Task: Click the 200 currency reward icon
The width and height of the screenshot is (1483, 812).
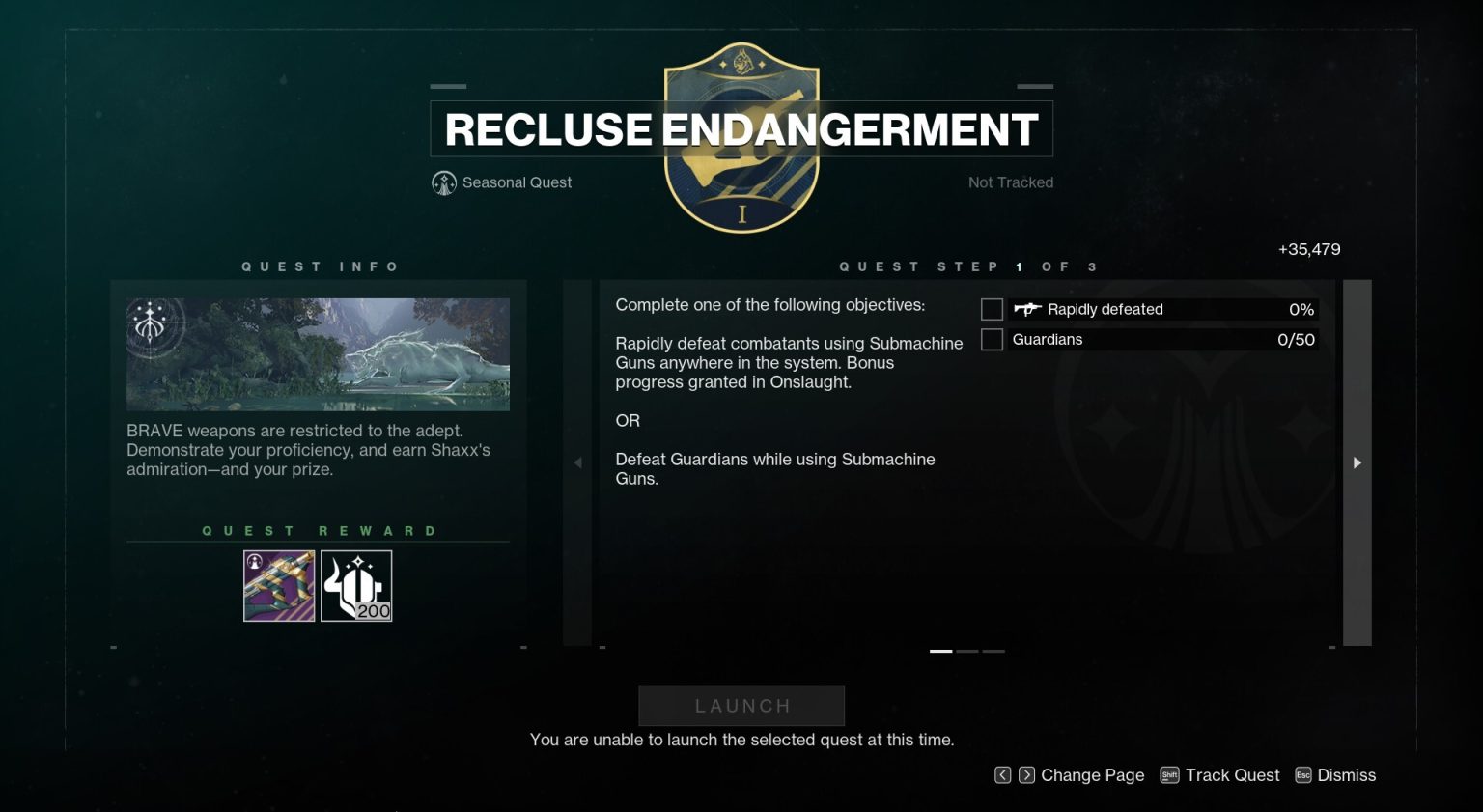Action: click(355, 585)
